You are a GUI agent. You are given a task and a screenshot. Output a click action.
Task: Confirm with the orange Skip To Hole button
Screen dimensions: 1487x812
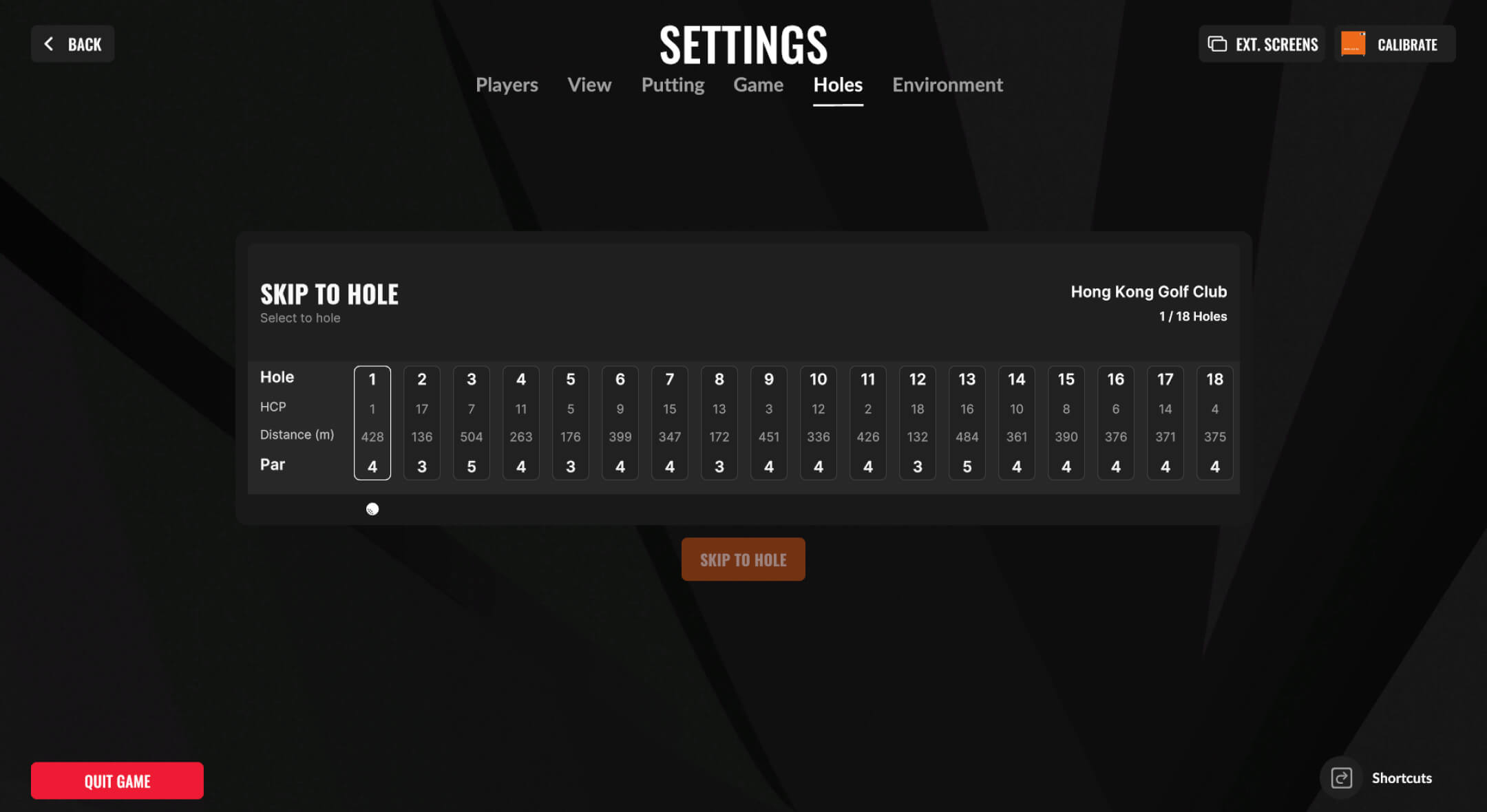pyautogui.click(x=743, y=559)
